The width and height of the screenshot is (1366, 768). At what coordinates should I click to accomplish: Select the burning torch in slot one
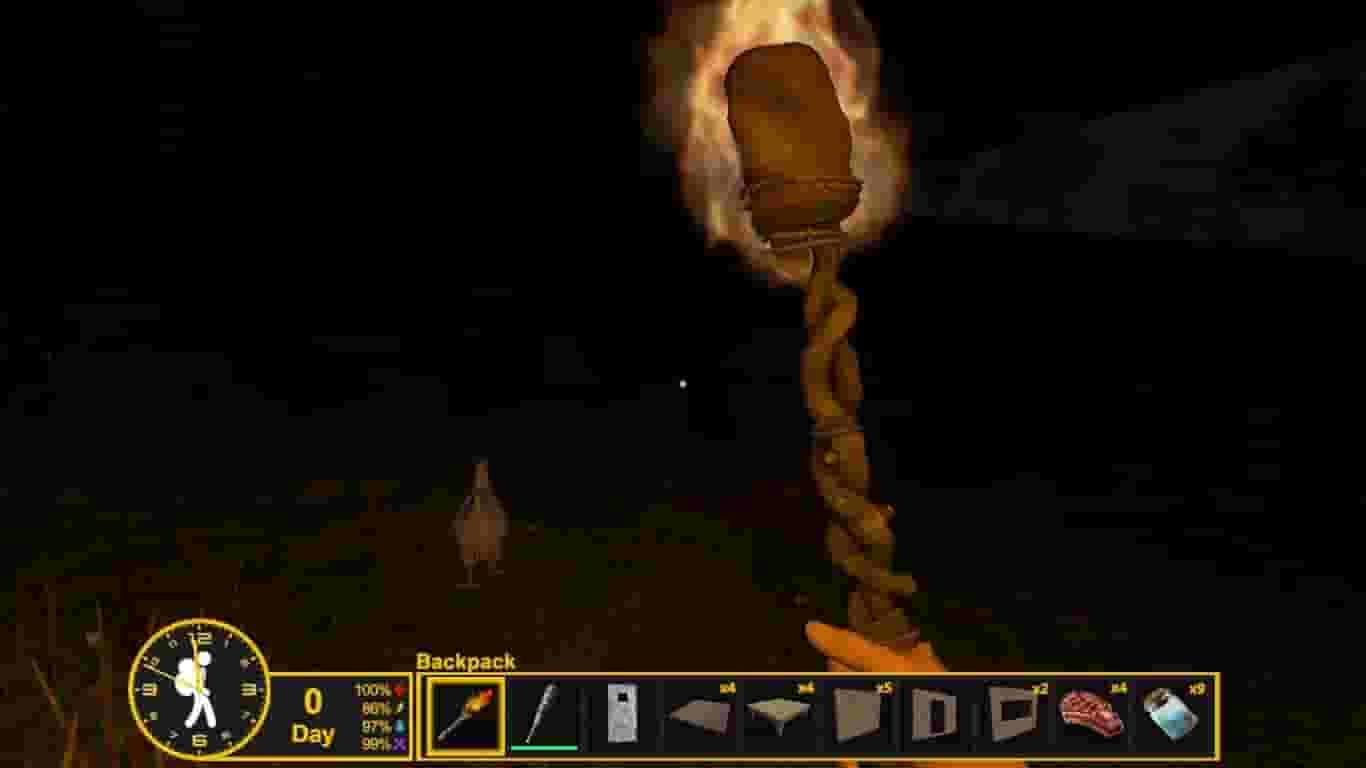[x=467, y=715]
